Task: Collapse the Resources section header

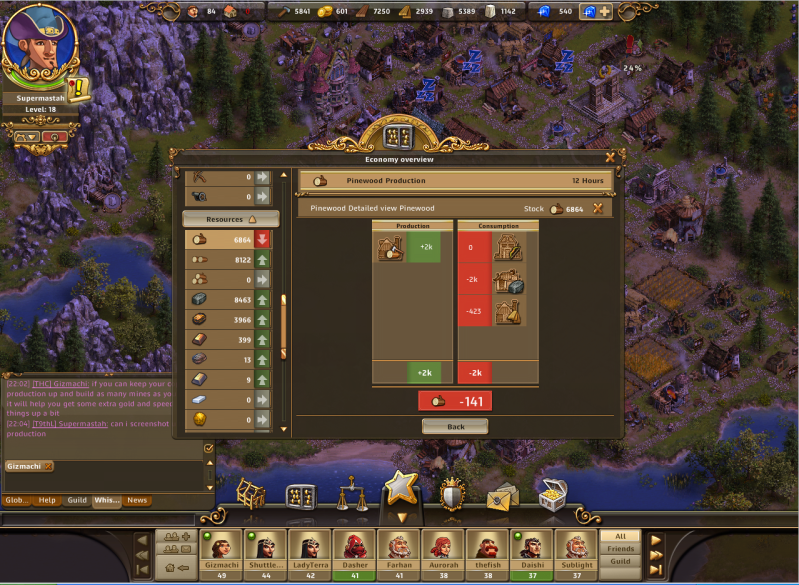Action: point(230,218)
